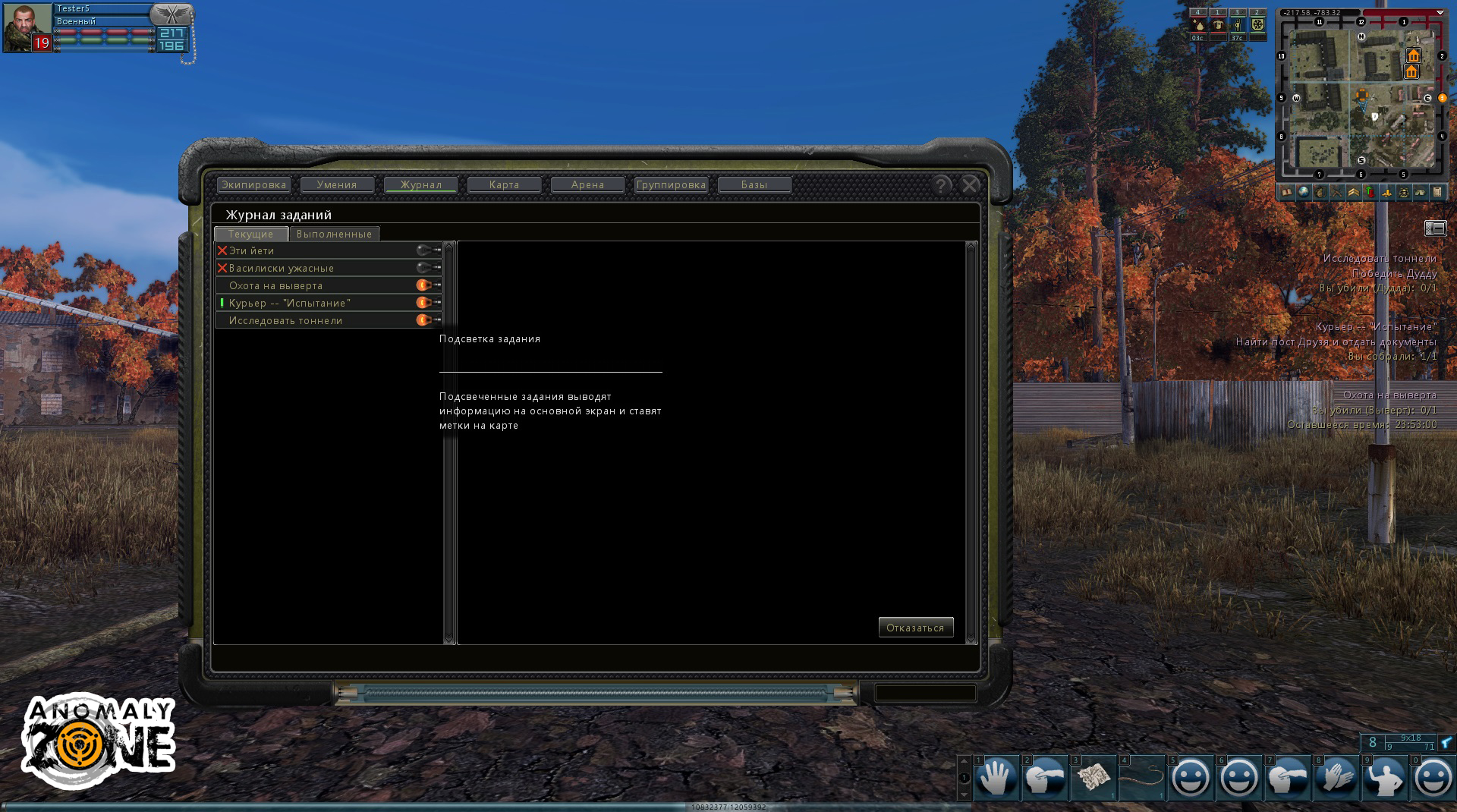The width and height of the screenshot is (1457, 812).
Task: Activate the clapping hands emote
Action: (x=1336, y=778)
